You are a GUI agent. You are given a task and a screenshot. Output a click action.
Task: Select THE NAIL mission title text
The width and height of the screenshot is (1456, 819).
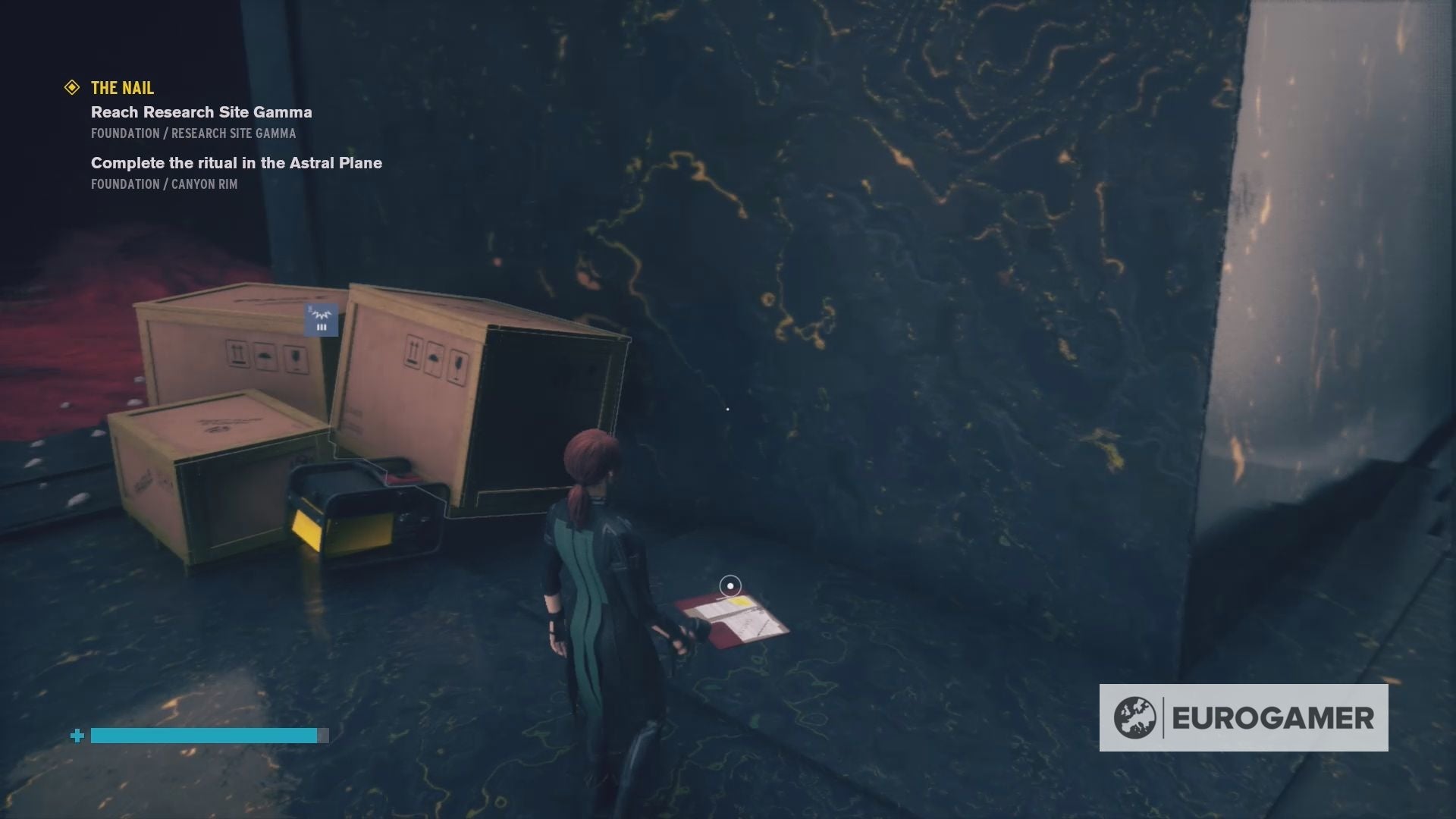121,88
